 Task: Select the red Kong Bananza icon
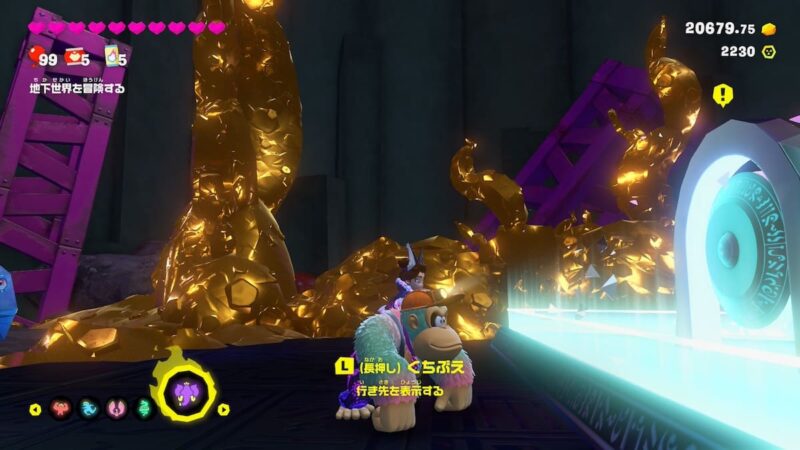click(62, 408)
